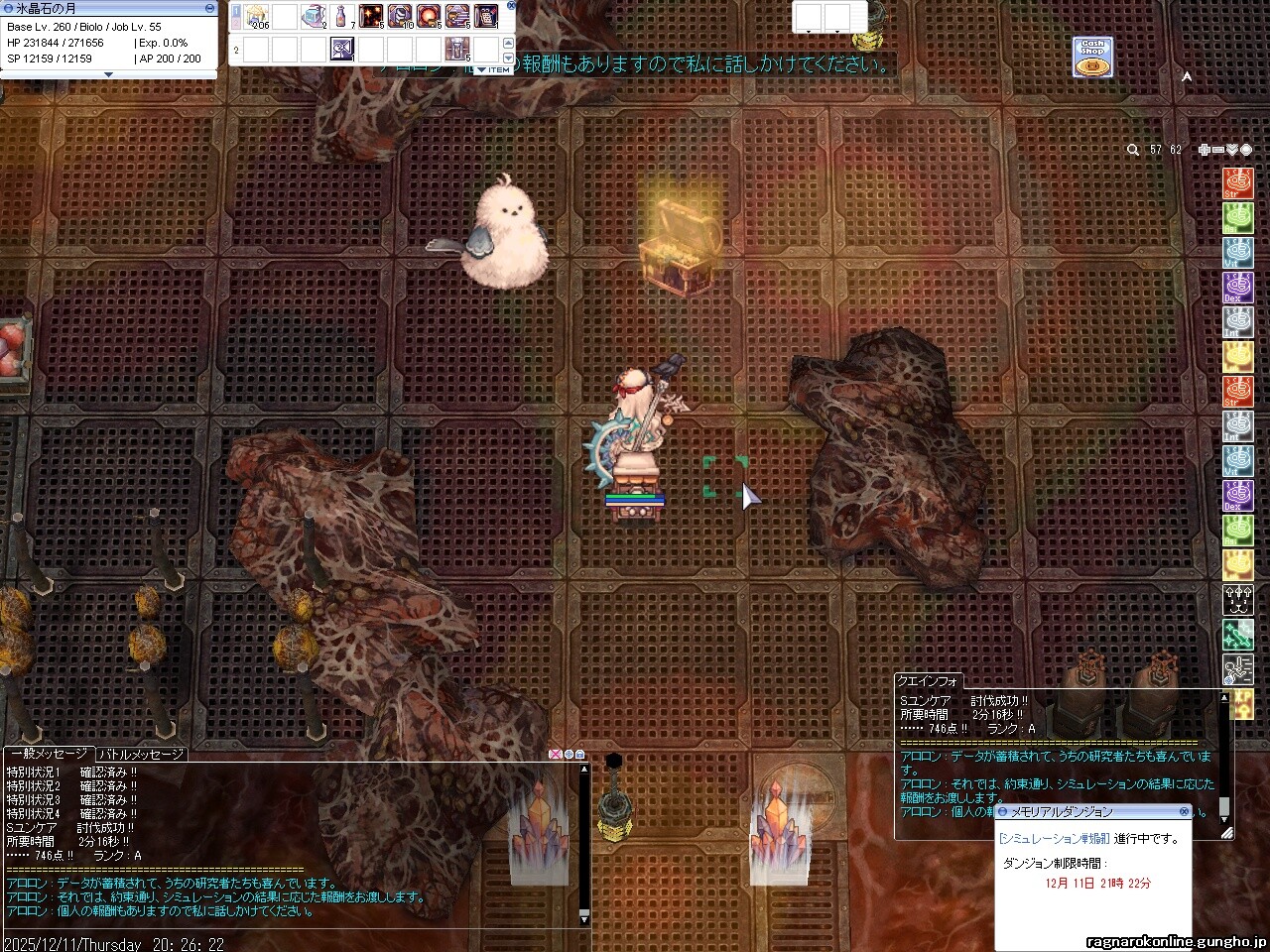Viewport: 1270px width, 952px height.
Task: Use the potion bottle hotbar item
Action: click(x=343, y=16)
